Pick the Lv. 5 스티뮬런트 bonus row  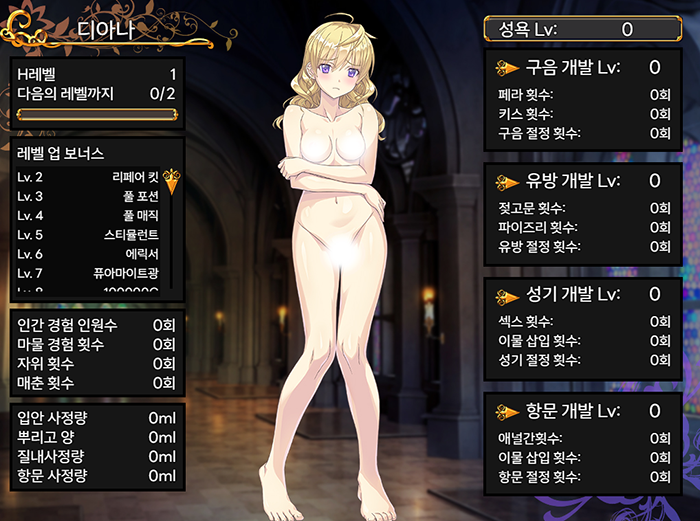pyautogui.click(x=88, y=235)
